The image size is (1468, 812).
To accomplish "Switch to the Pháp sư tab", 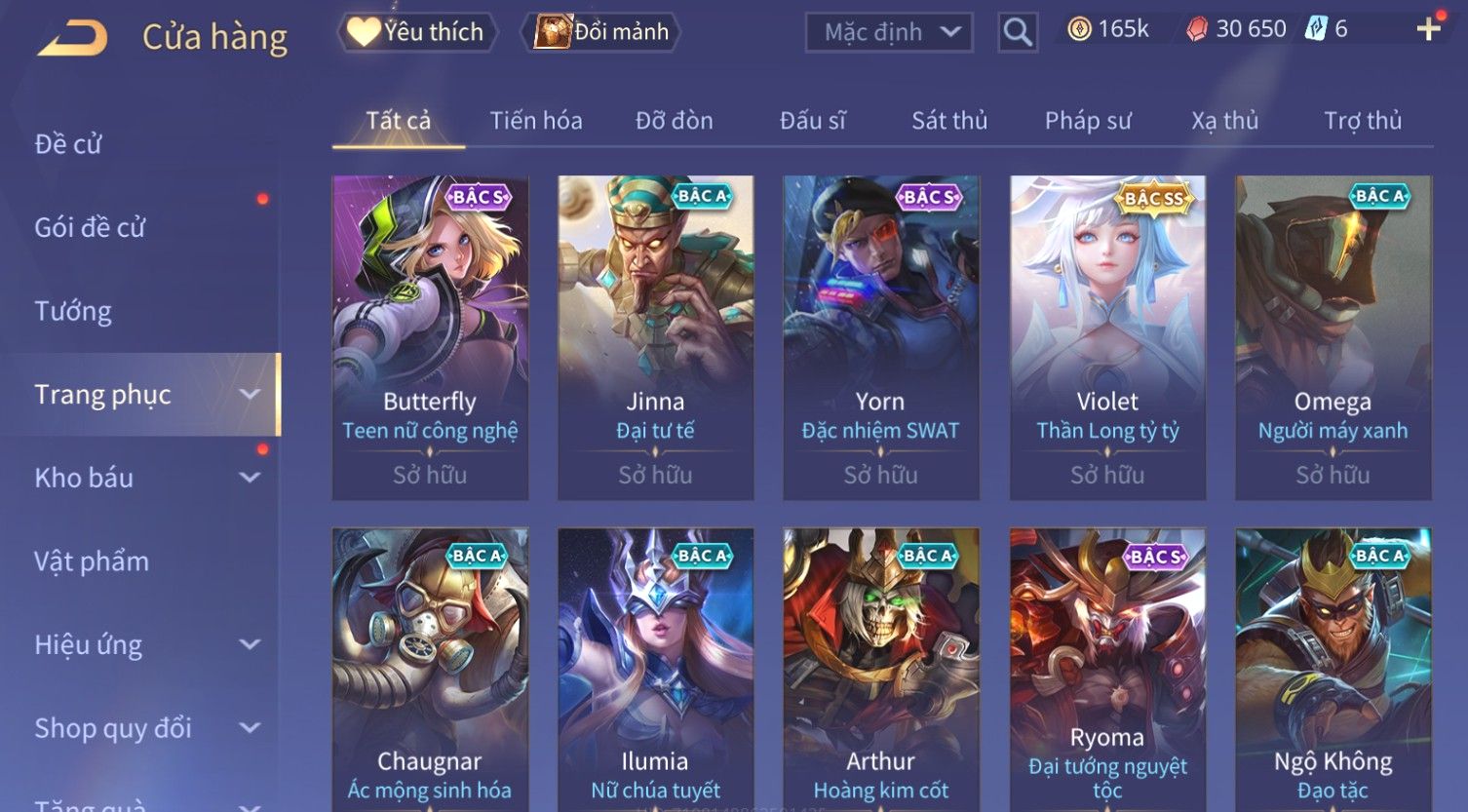I will coord(1088,121).
